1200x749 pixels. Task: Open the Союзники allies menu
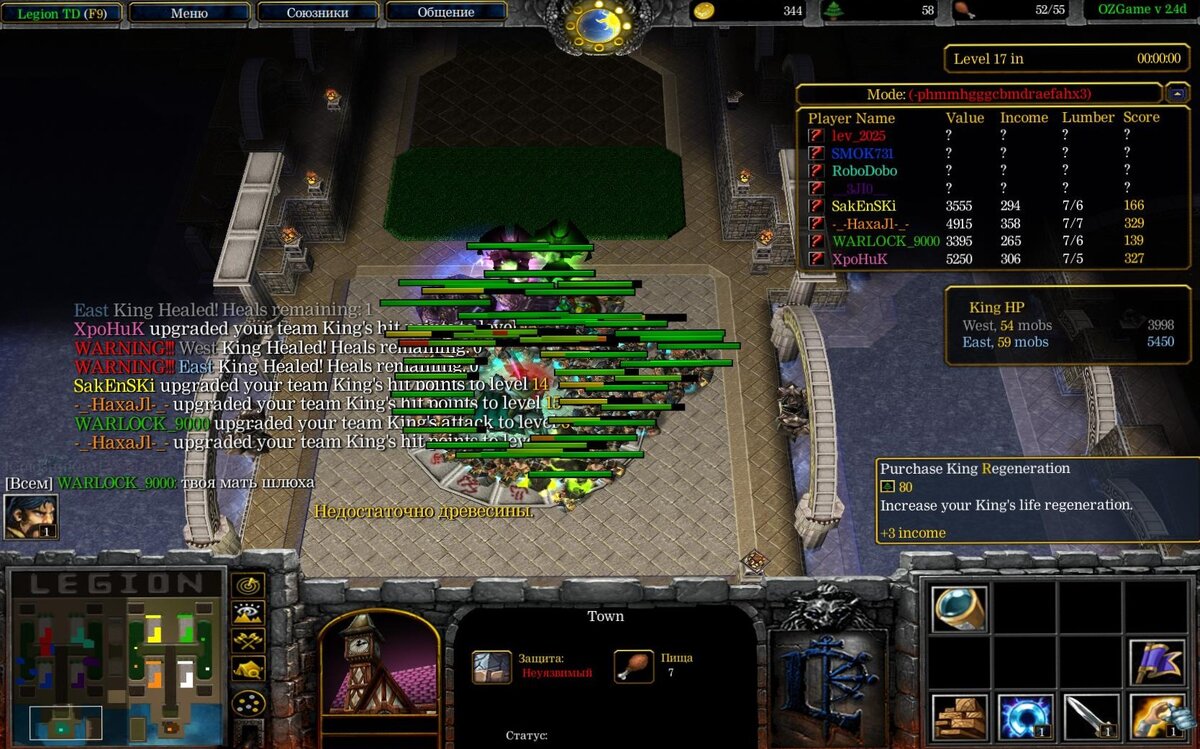coord(317,13)
